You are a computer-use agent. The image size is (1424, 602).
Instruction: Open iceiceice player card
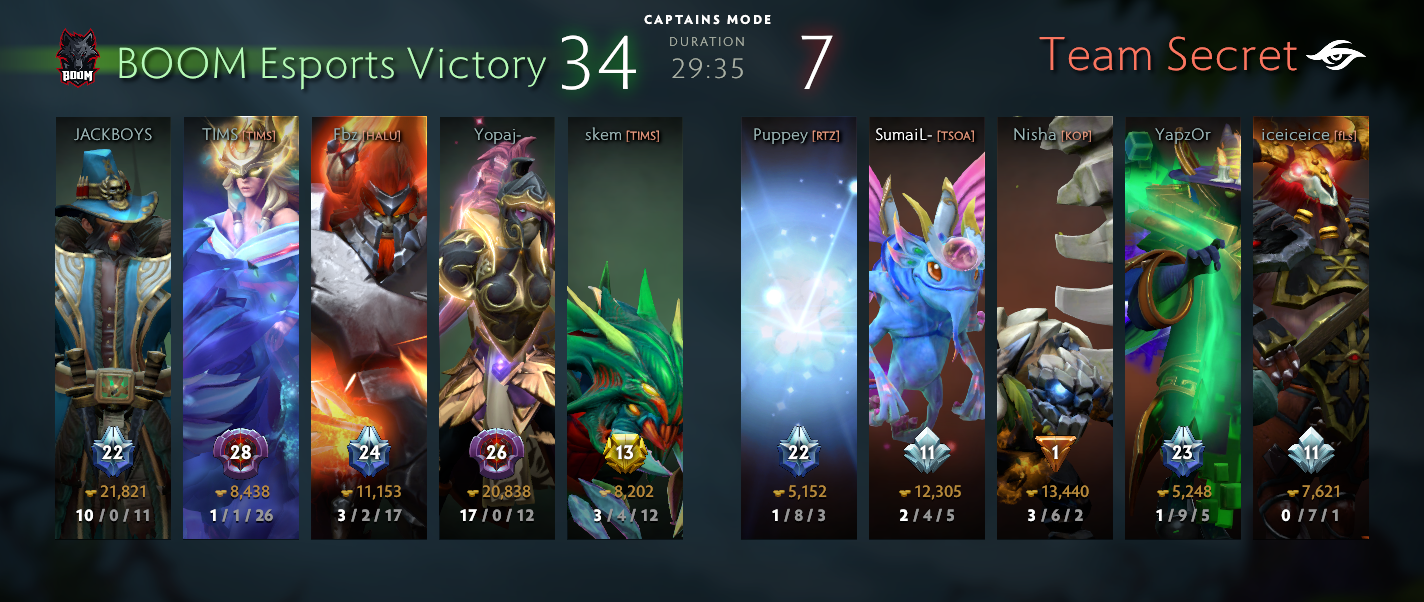coord(1311,328)
